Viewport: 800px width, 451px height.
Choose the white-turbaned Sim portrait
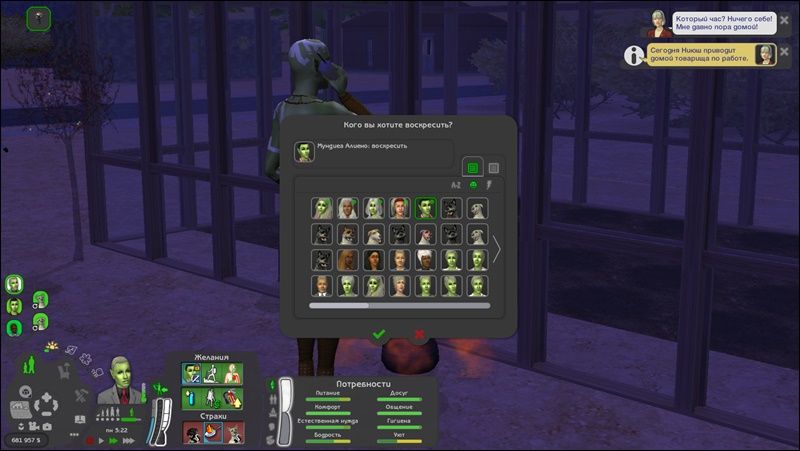[426, 260]
